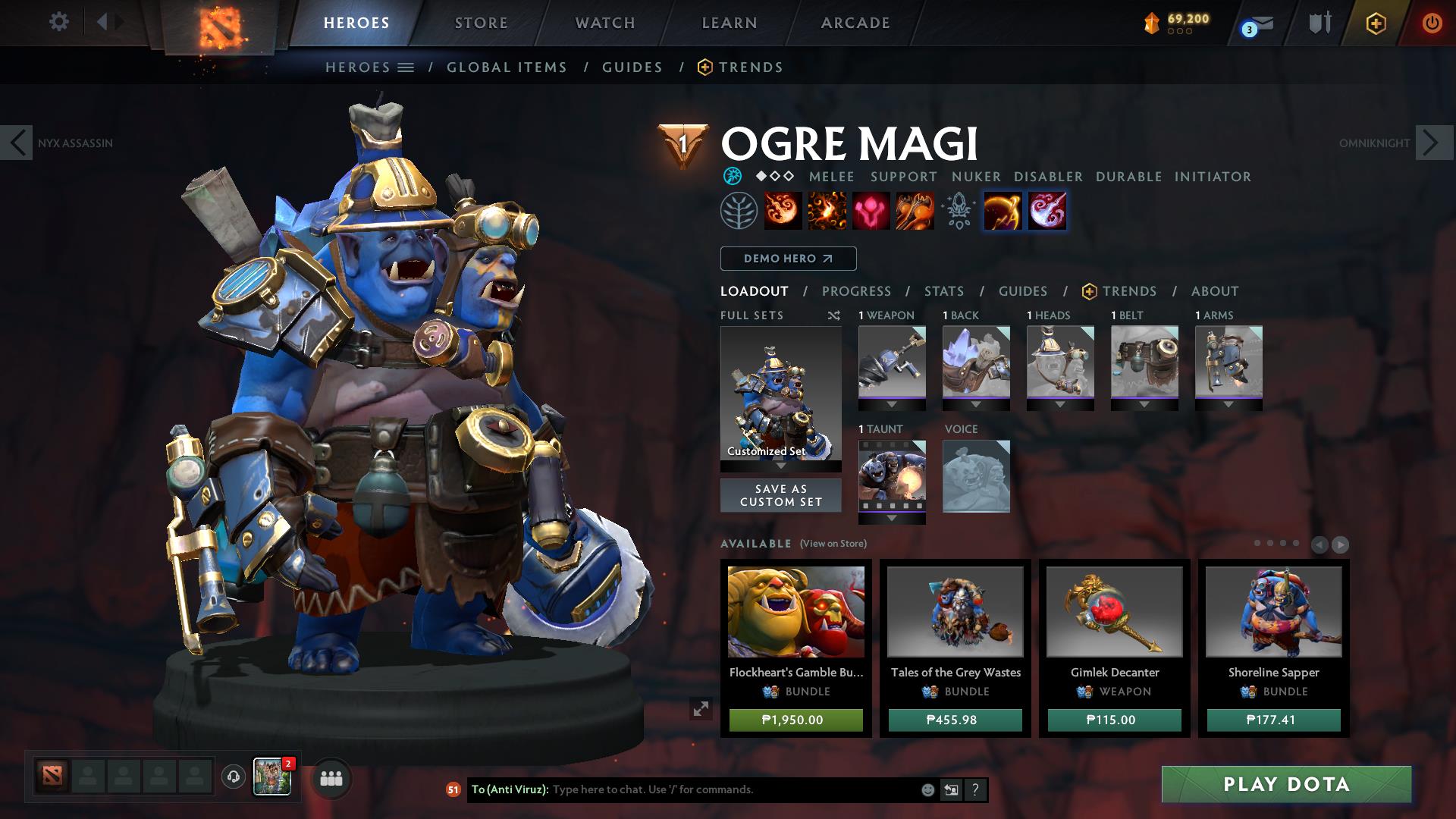Viewport: 1456px width, 819px height.
Task: Click the chat input field
Action: pyautogui.click(x=732, y=789)
